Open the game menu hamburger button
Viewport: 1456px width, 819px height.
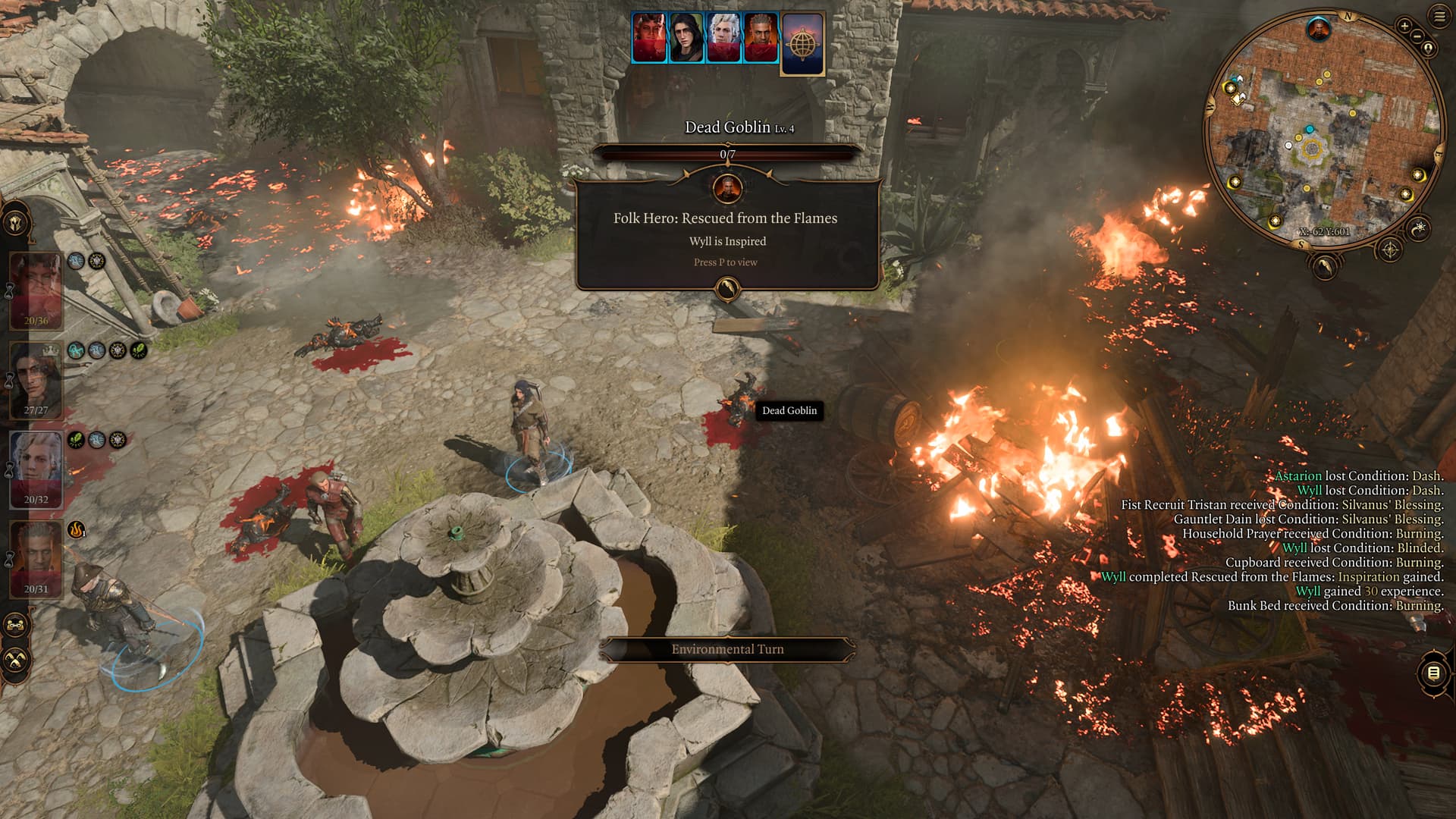pyautogui.click(x=1439, y=17)
